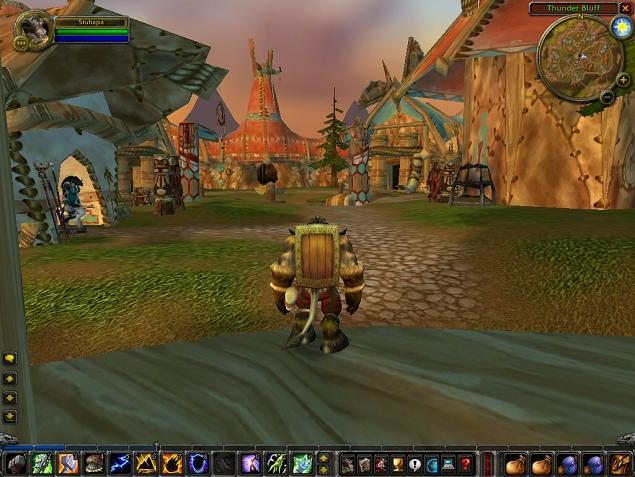
Task: Zoom in the minimap with the plus button
Action: (x=622, y=79)
